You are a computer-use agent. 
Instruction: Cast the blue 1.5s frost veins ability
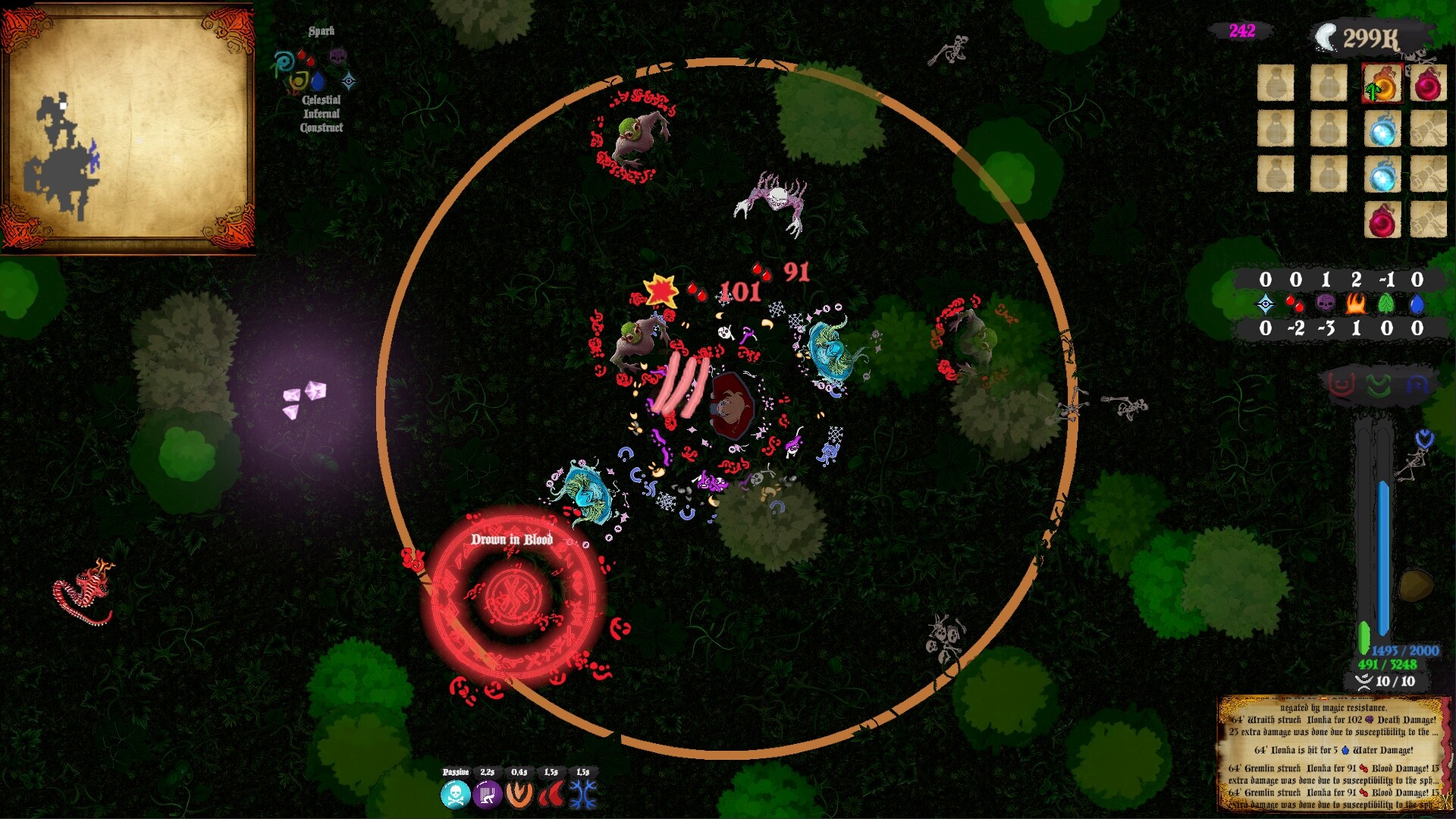pos(584,795)
